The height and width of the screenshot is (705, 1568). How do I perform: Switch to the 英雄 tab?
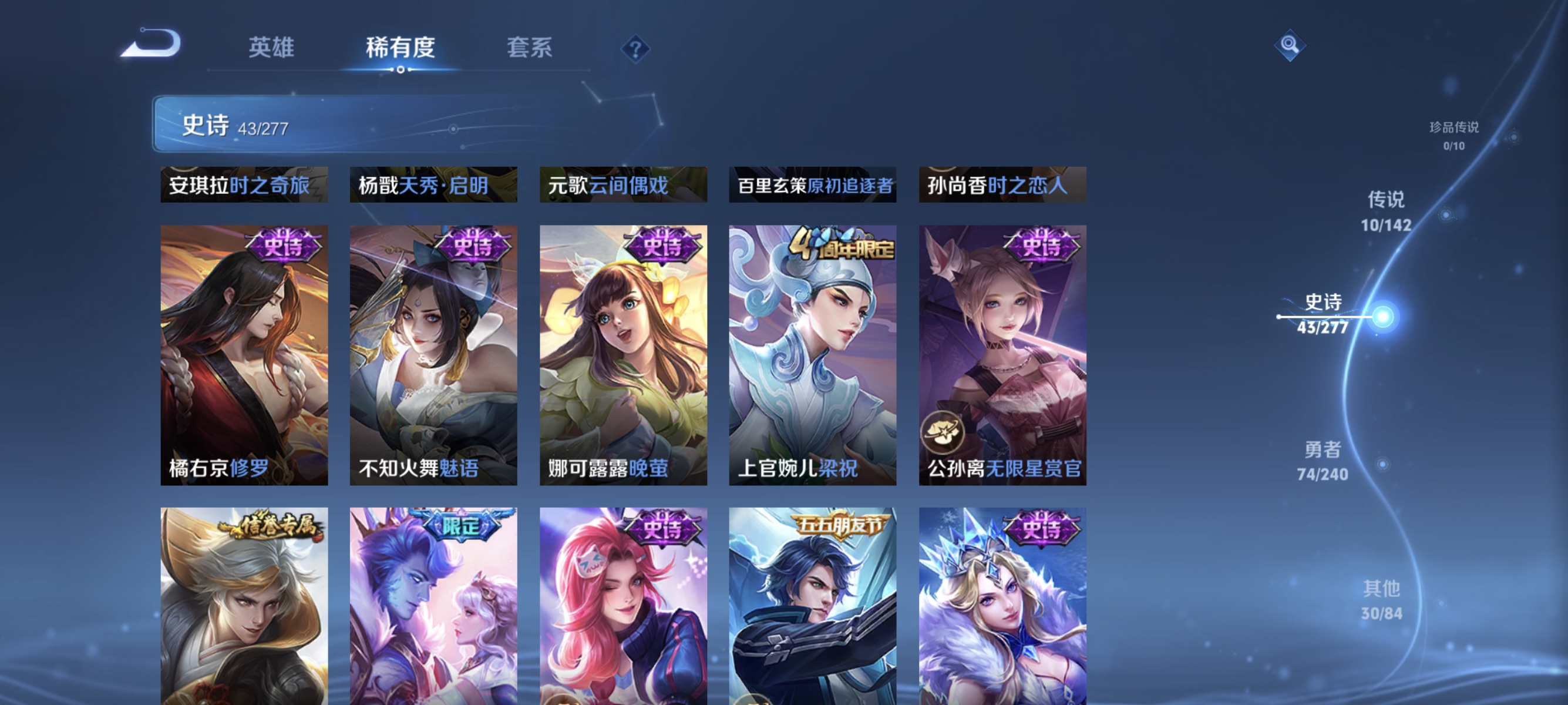(x=271, y=47)
